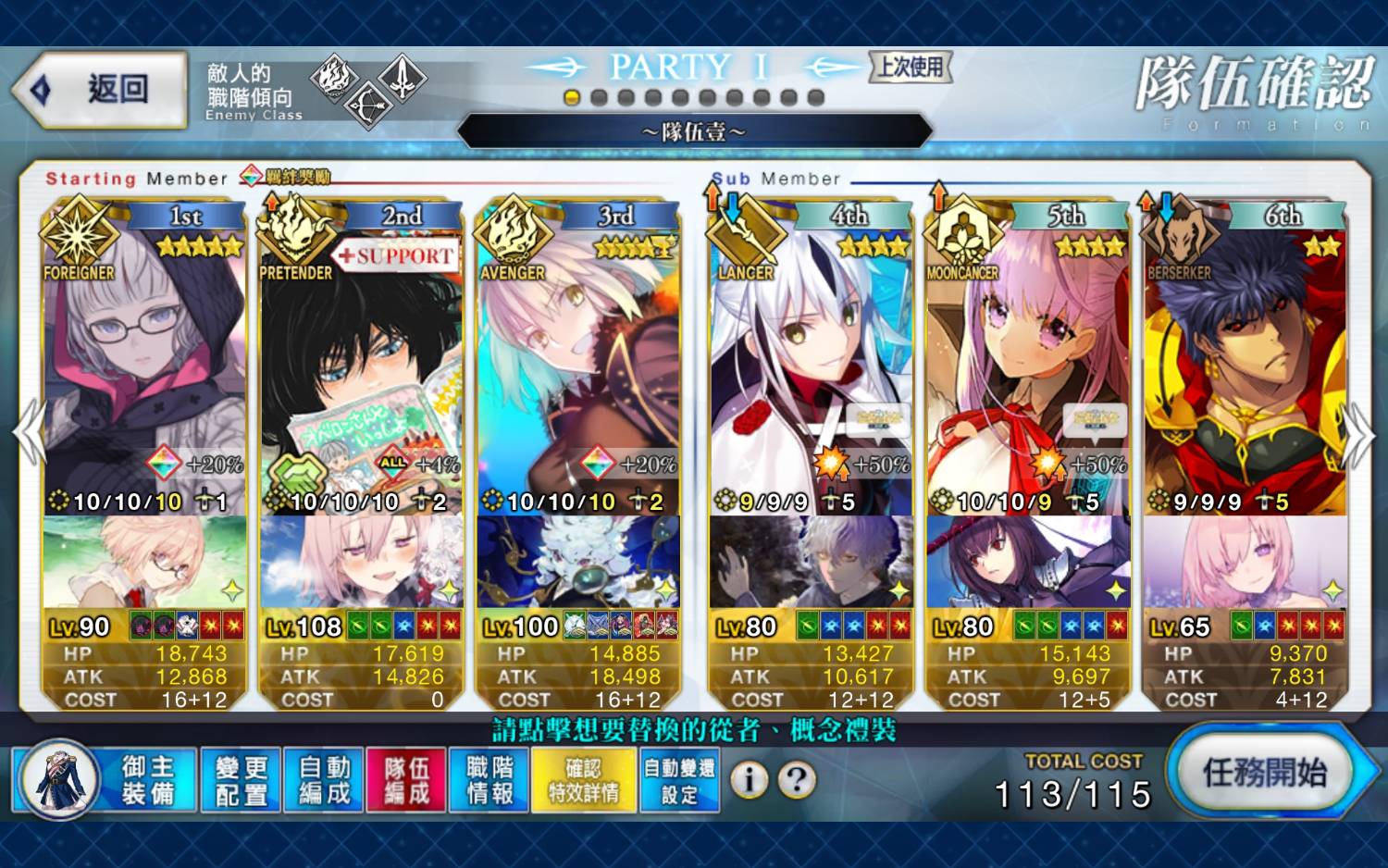Select the 1st slot Foreigner servant card
This screenshot has width=1388, height=868.
coord(143,370)
